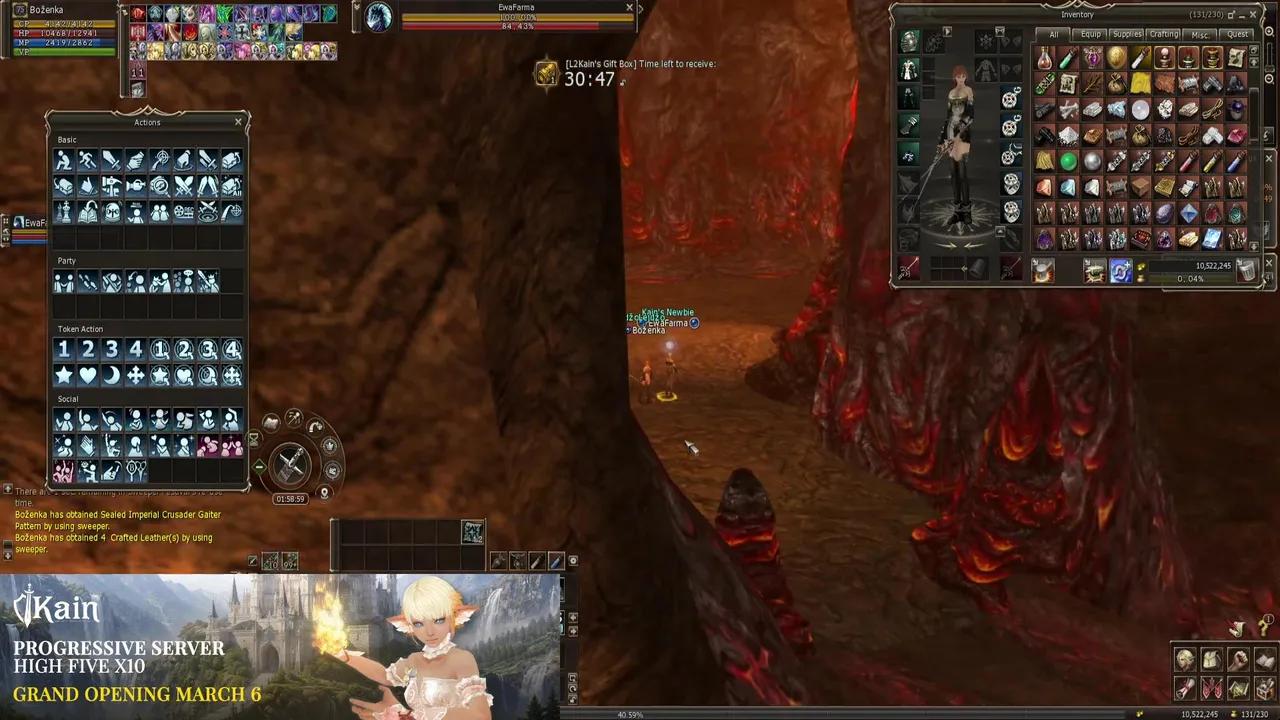Click the location marker icon below the minimap
This screenshot has height=720, width=1280.
coord(325,493)
